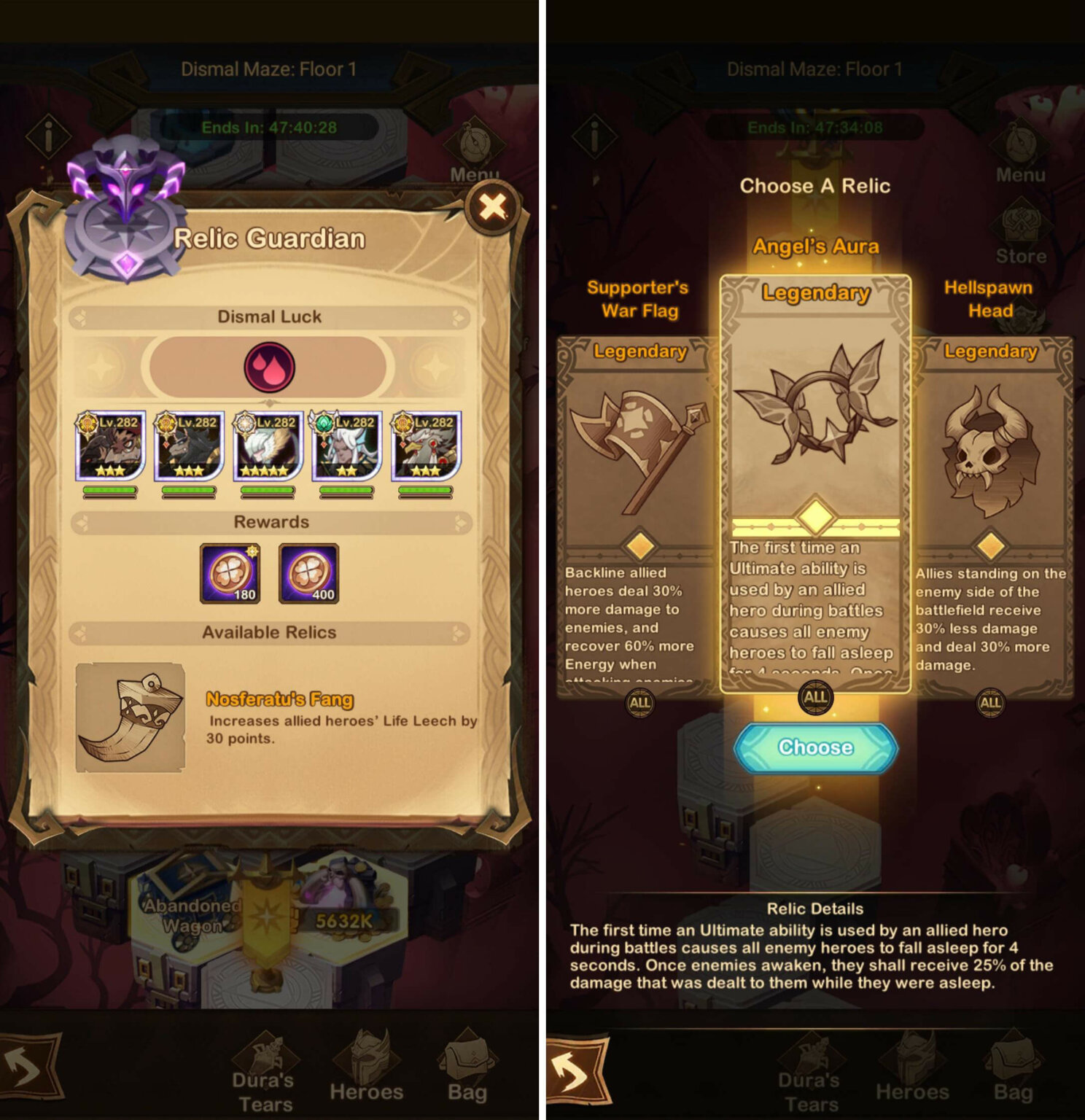This screenshot has height=1120, width=1085.
Task: Expand the Dismal Luck section header
Action: [x=268, y=316]
